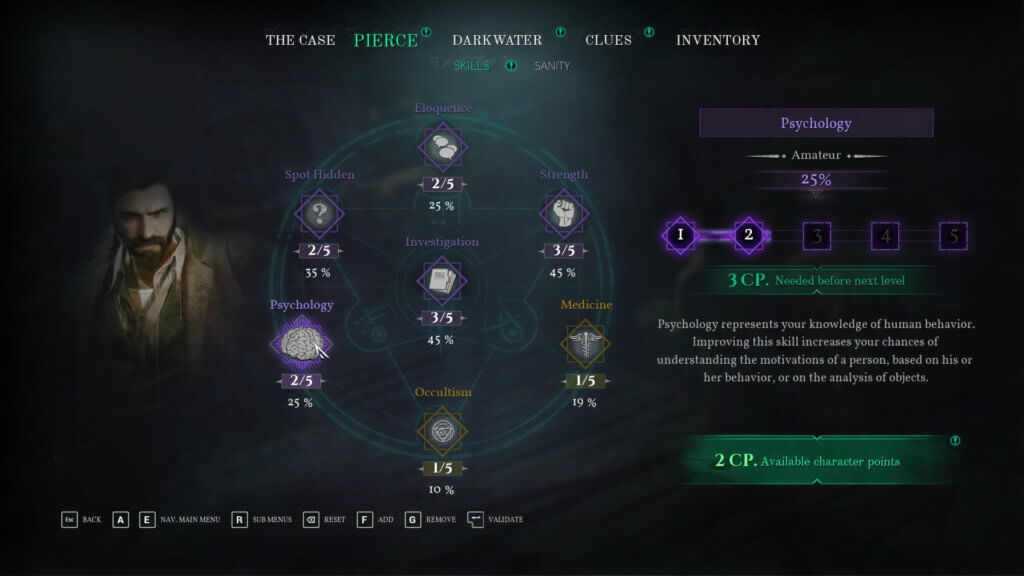Open The Case tab
Image resolution: width=1024 pixels, height=576 pixels.
point(300,40)
